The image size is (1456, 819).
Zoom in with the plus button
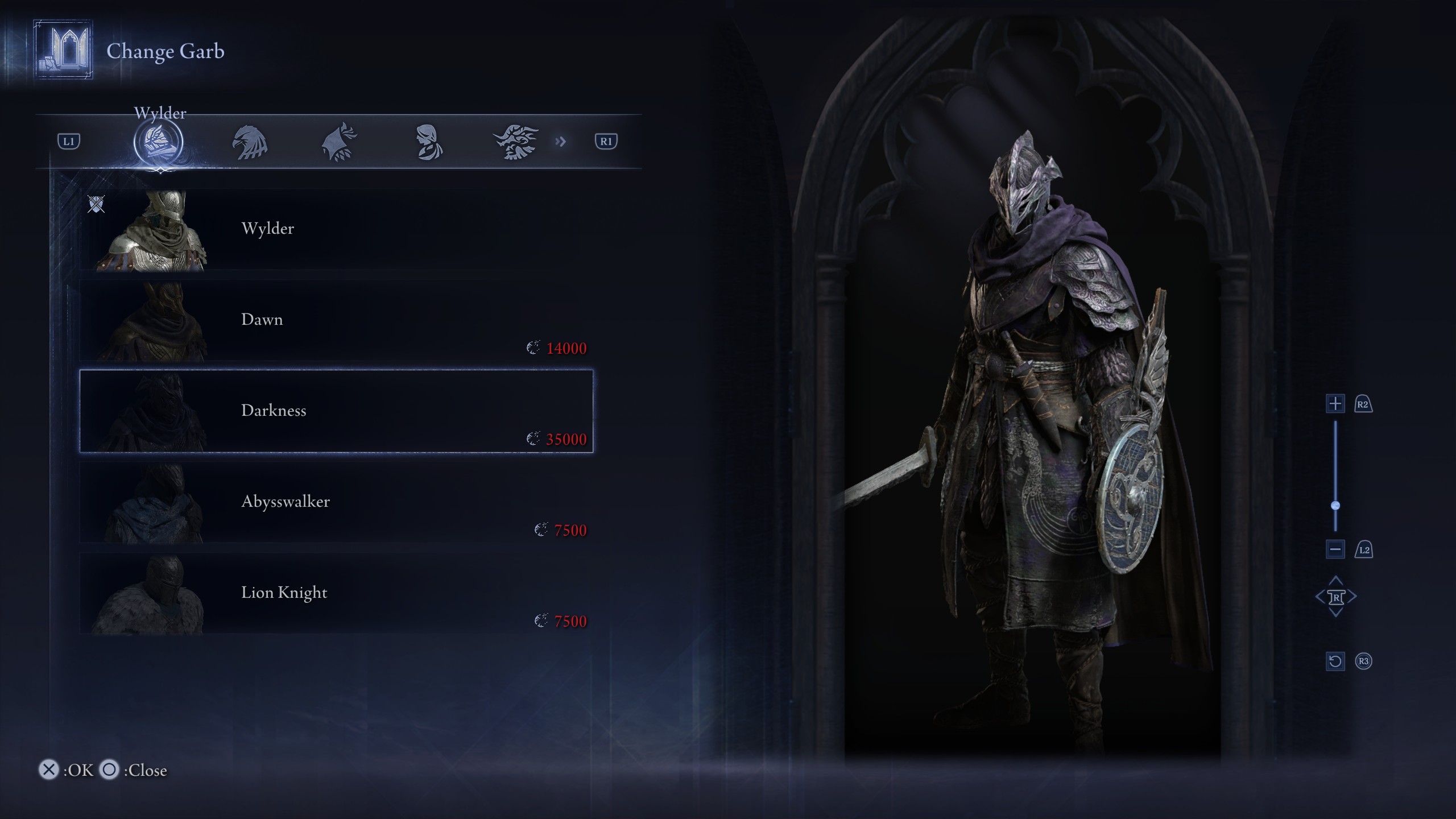[x=1335, y=404]
